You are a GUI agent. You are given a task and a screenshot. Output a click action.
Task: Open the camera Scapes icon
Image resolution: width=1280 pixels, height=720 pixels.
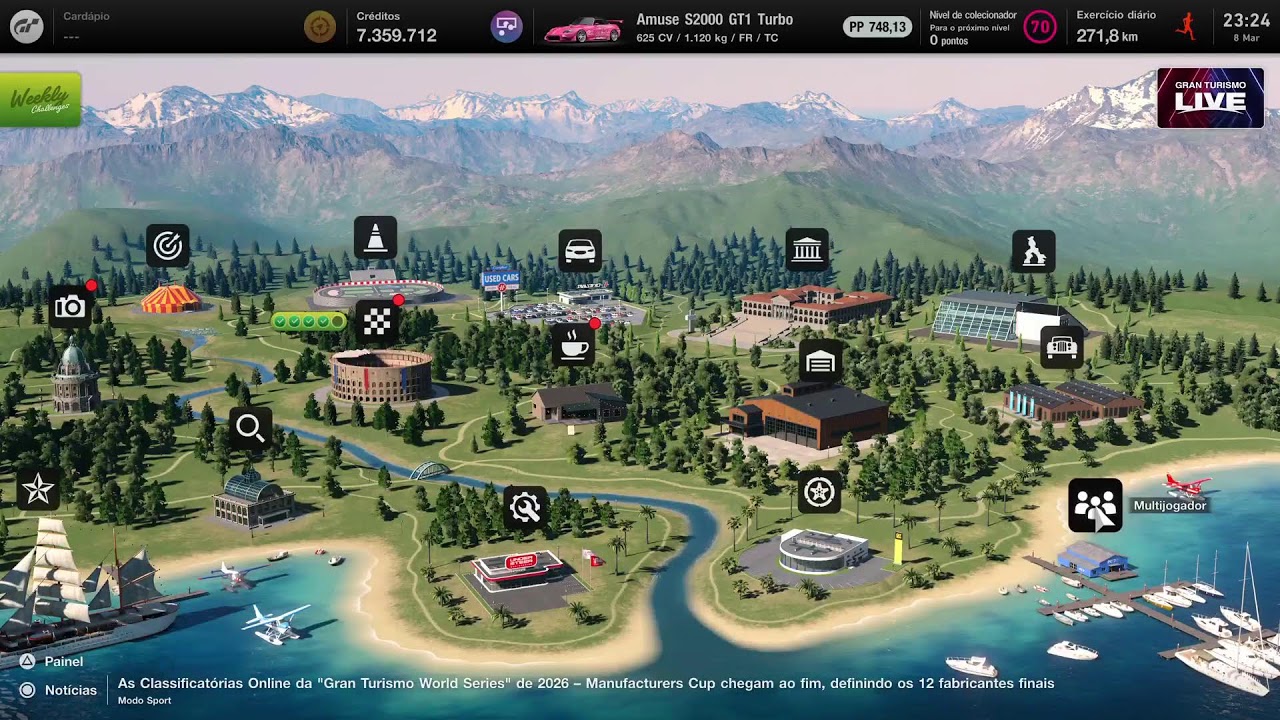pyautogui.click(x=70, y=307)
